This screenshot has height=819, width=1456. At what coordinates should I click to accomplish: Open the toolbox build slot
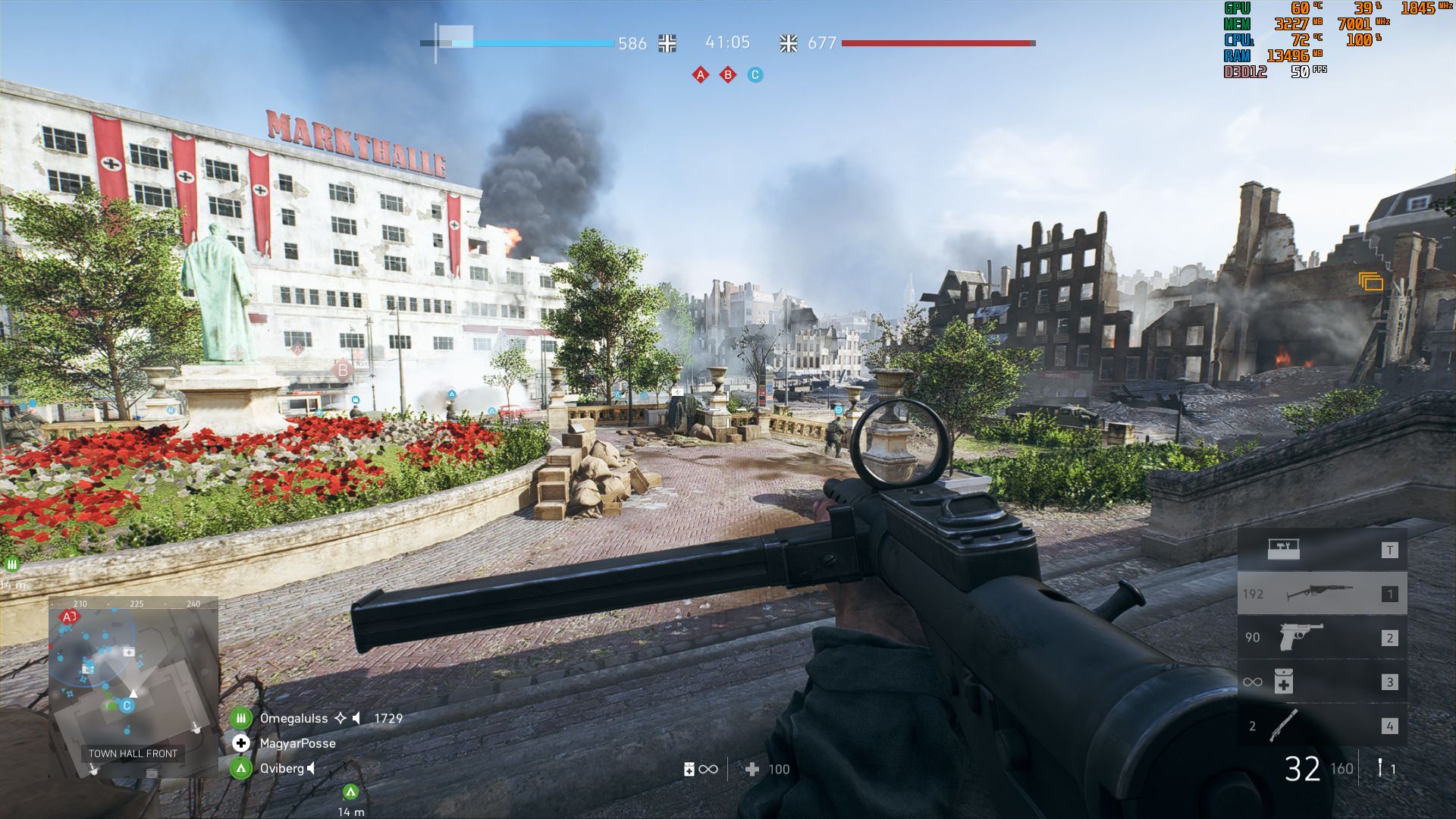1322,550
